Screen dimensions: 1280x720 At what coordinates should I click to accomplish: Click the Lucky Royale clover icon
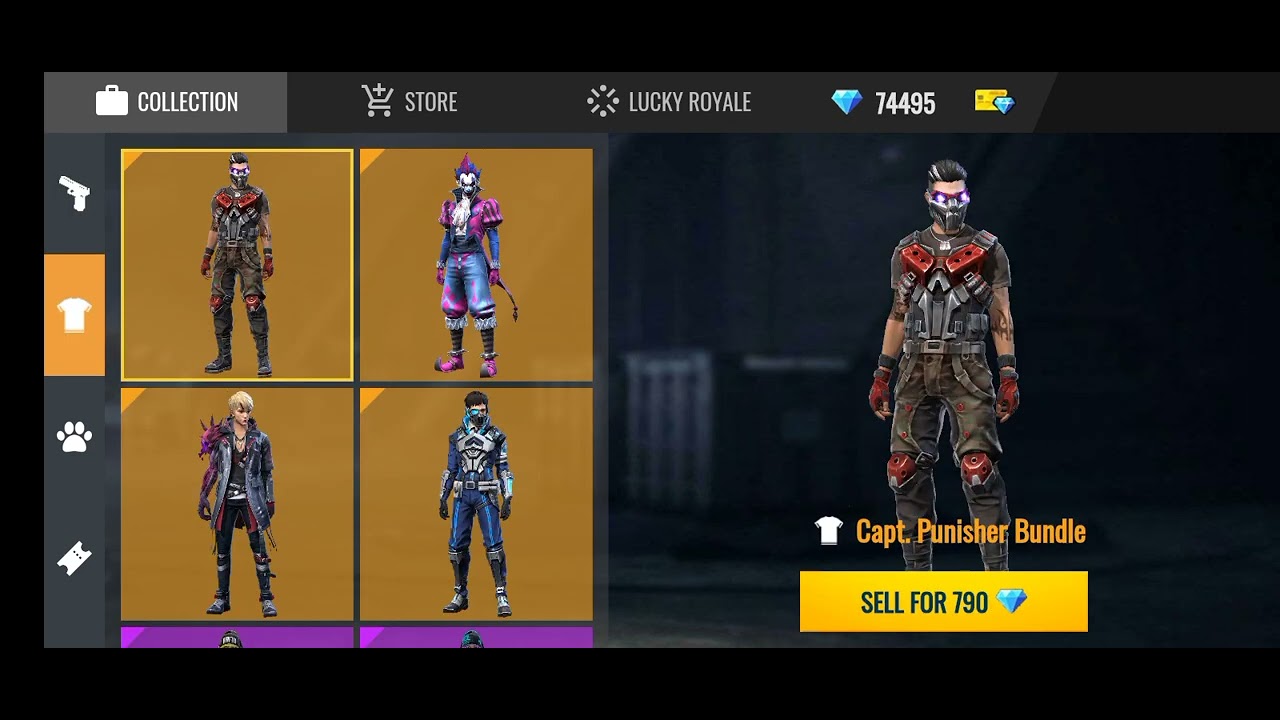point(601,101)
